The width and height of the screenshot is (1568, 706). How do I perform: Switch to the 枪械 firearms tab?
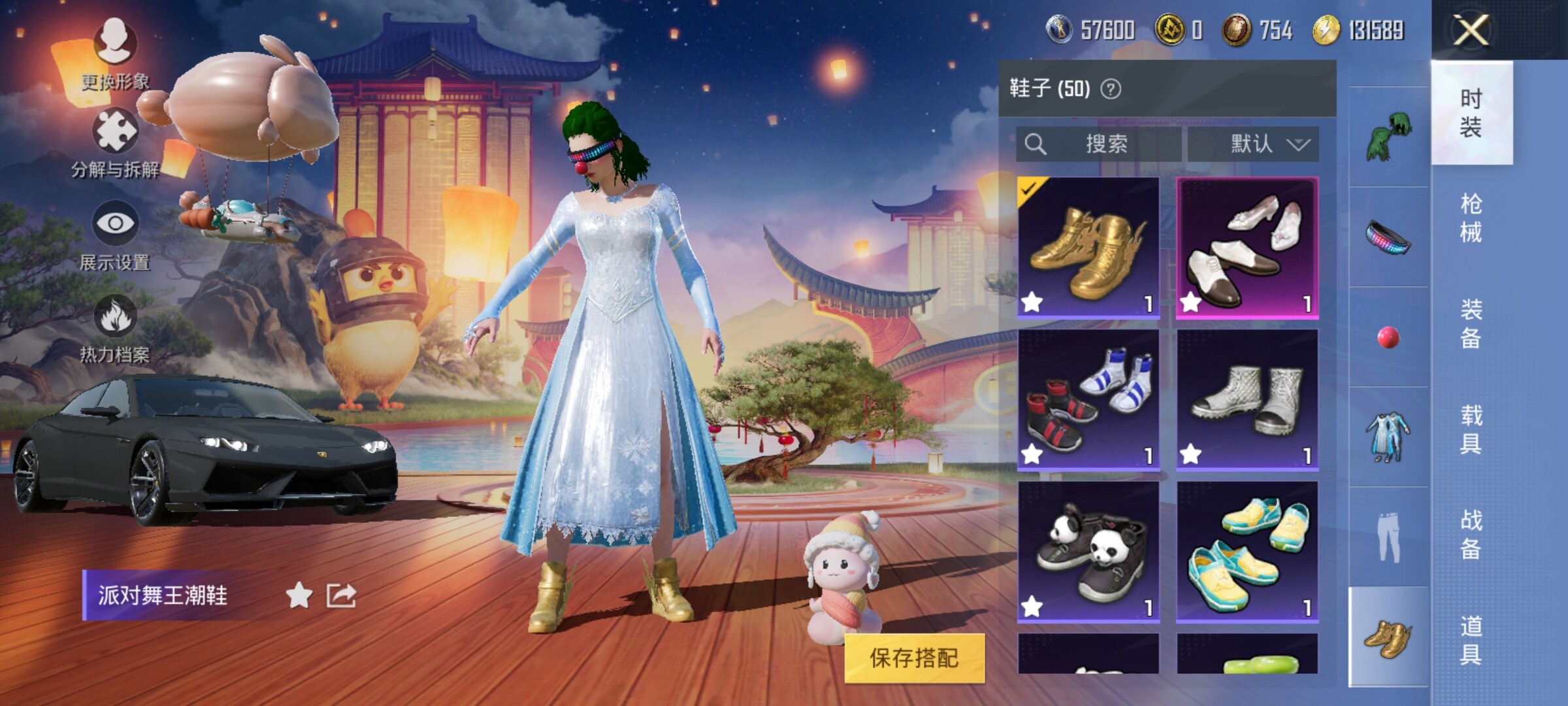[1471, 218]
